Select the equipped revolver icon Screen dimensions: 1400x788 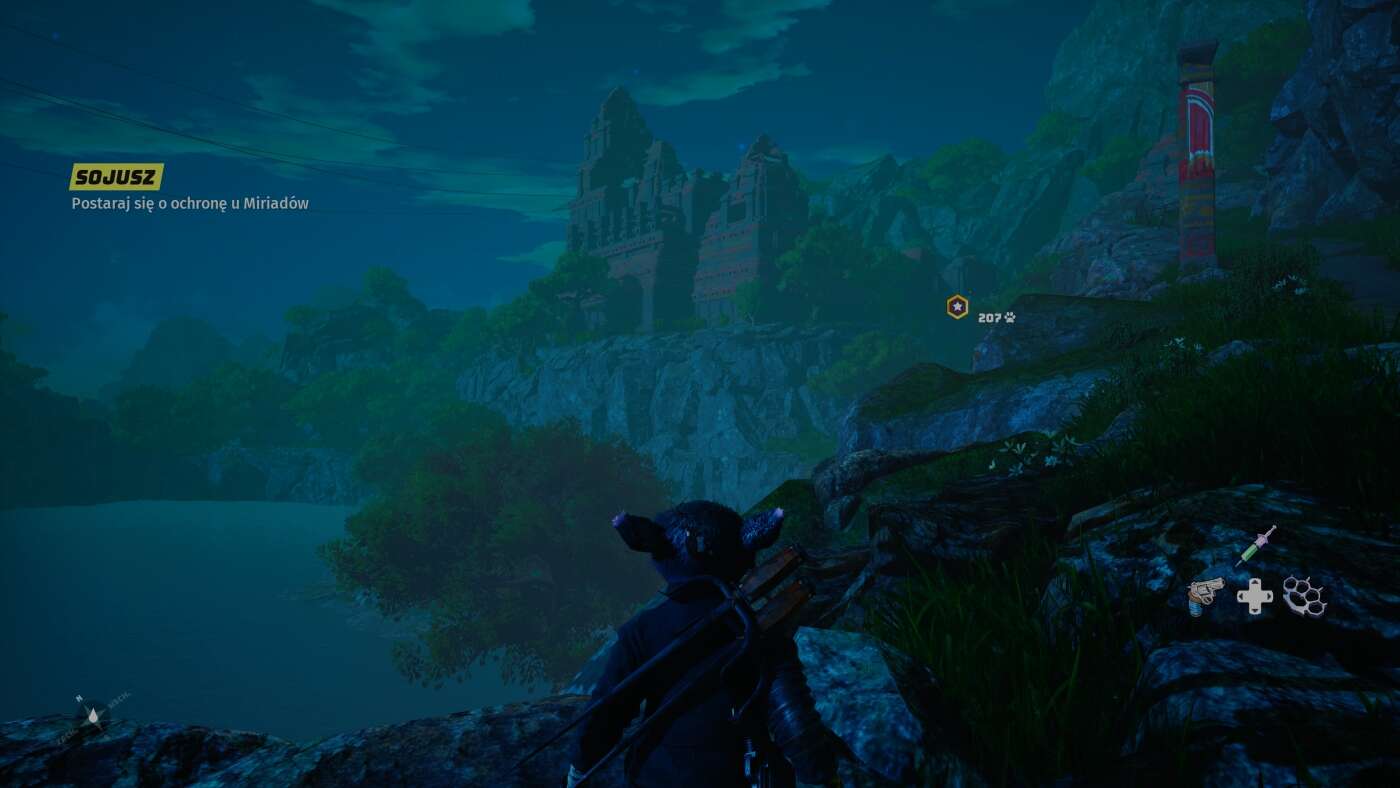point(1207,592)
